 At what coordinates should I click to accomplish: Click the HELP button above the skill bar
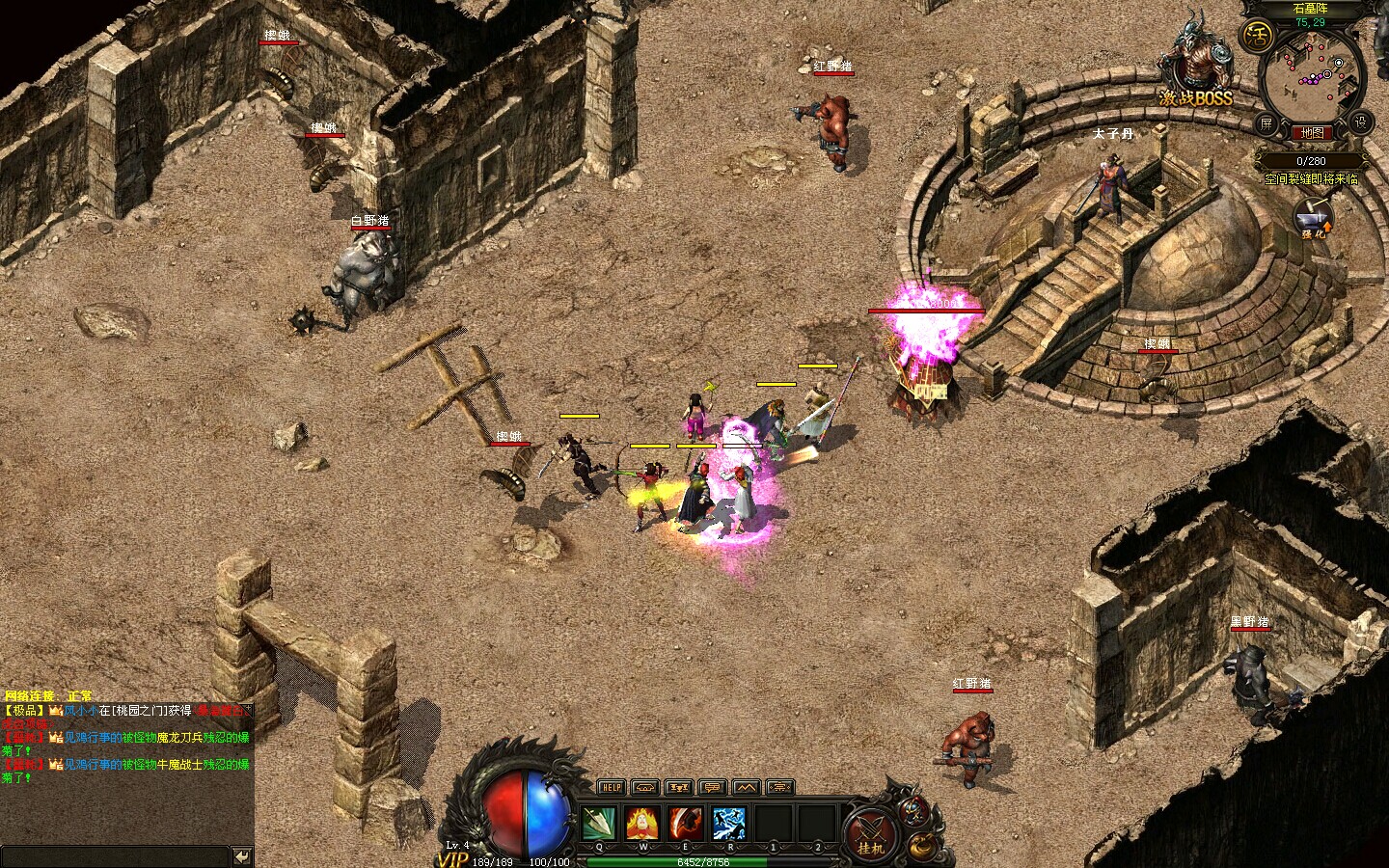click(612, 787)
